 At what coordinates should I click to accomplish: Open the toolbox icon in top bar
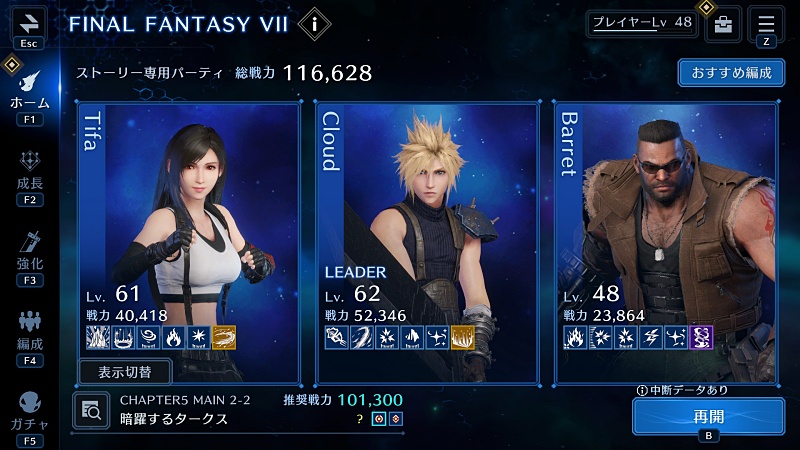tap(723, 24)
